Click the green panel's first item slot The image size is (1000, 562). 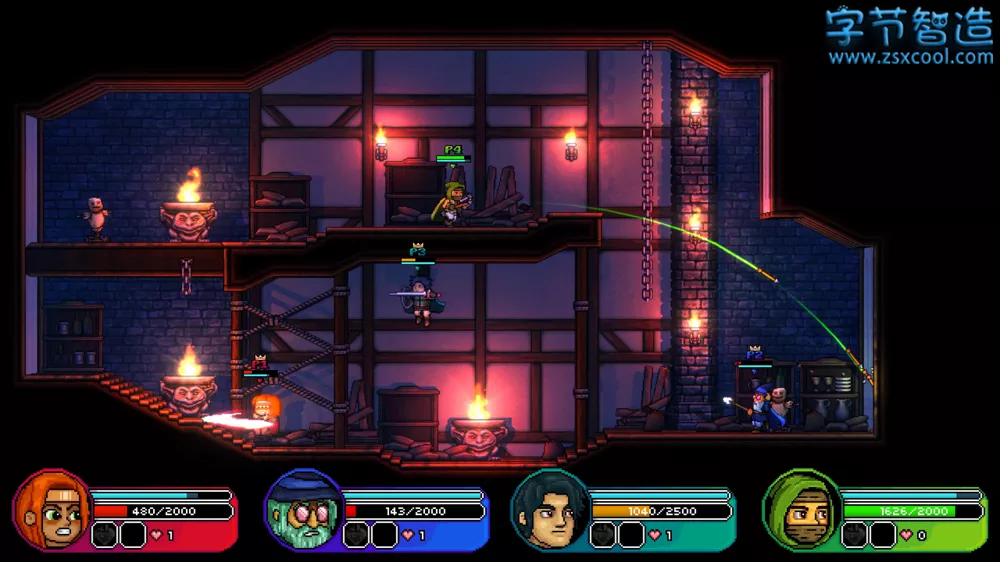(854, 535)
